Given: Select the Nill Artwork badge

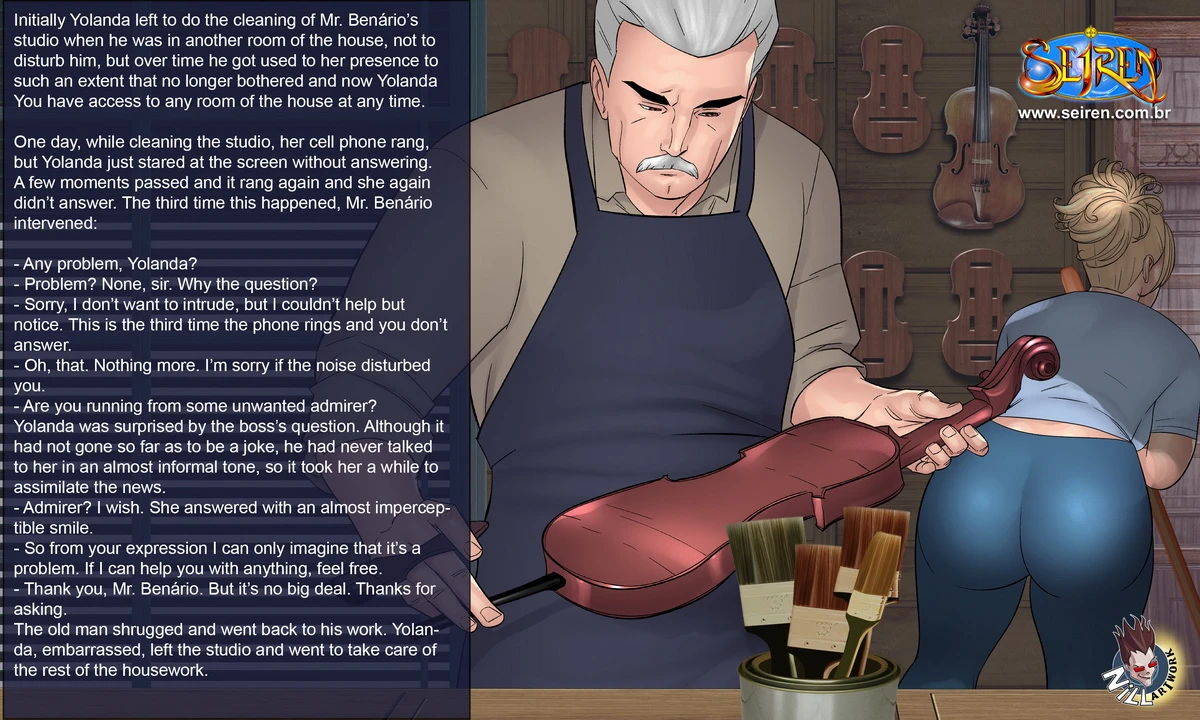Looking at the screenshot, I should (x=1145, y=667).
